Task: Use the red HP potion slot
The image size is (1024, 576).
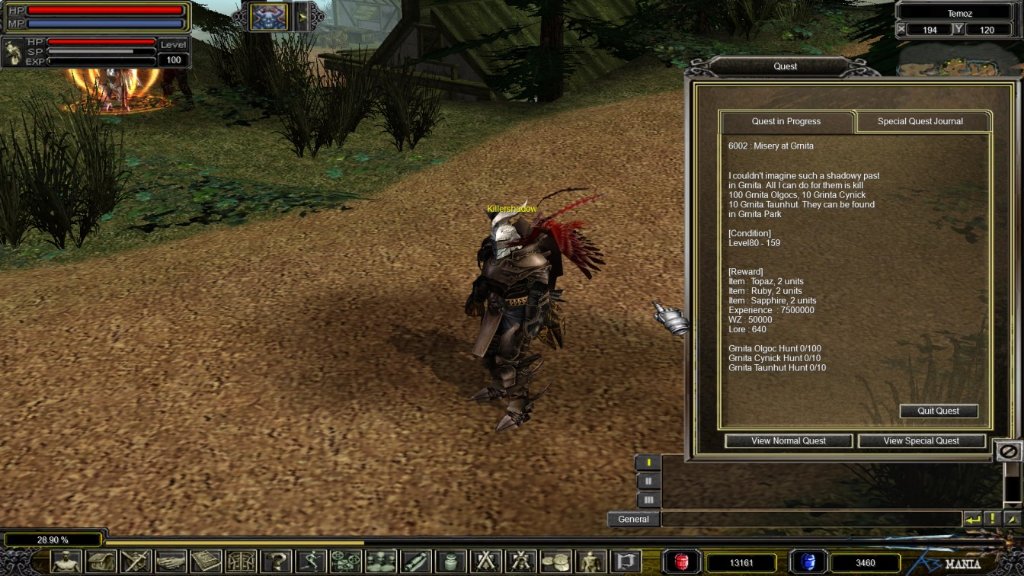Action: tap(683, 562)
